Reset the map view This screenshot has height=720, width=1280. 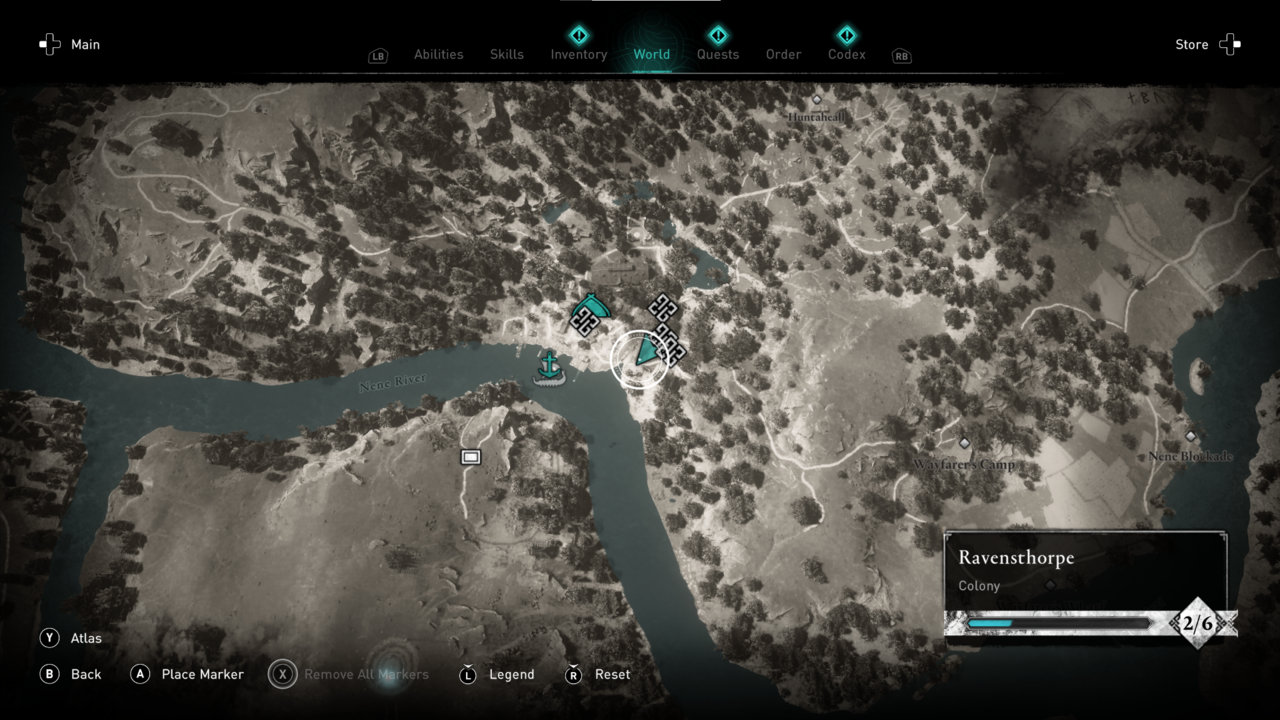[x=598, y=674]
